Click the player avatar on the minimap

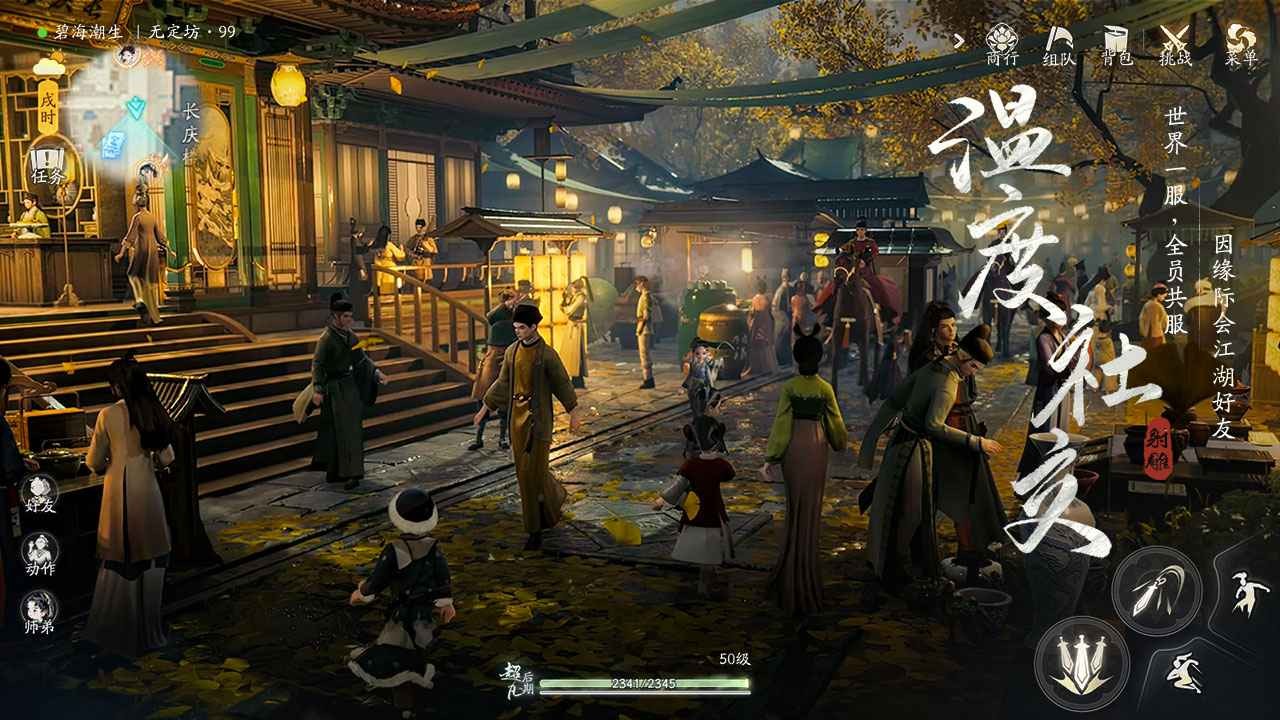127,55
